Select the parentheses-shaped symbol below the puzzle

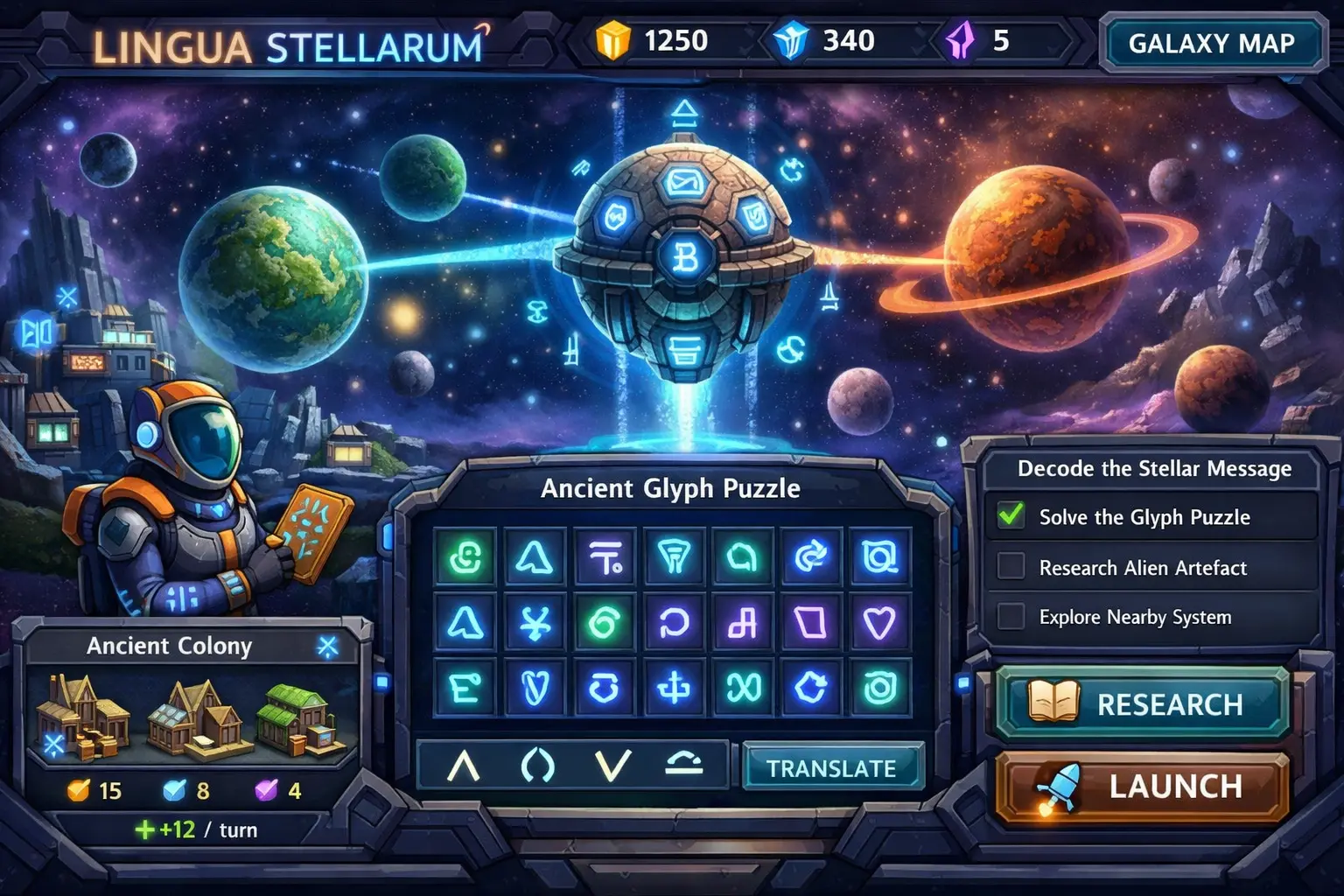coord(537,766)
